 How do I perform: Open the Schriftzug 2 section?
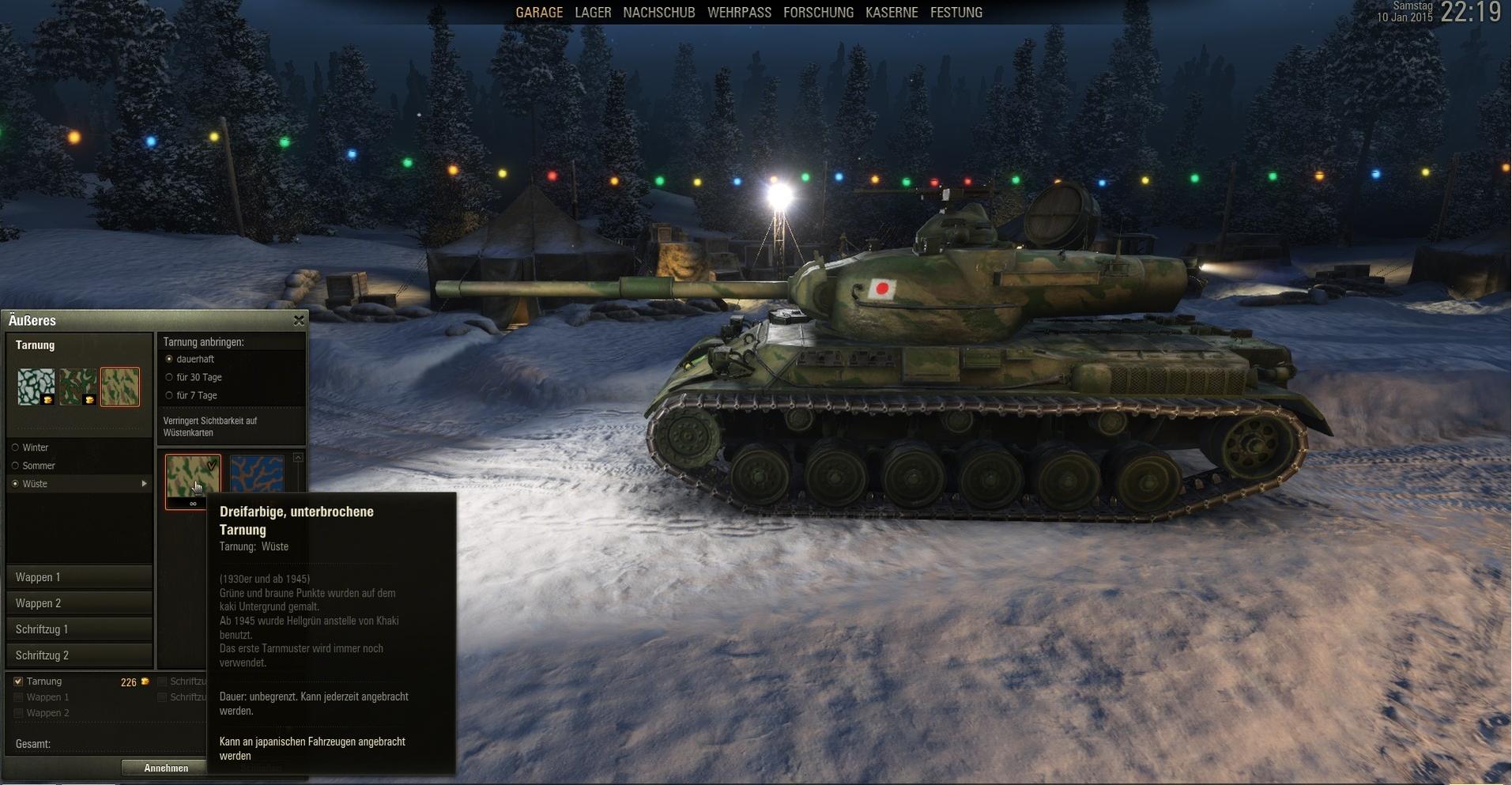coord(79,655)
